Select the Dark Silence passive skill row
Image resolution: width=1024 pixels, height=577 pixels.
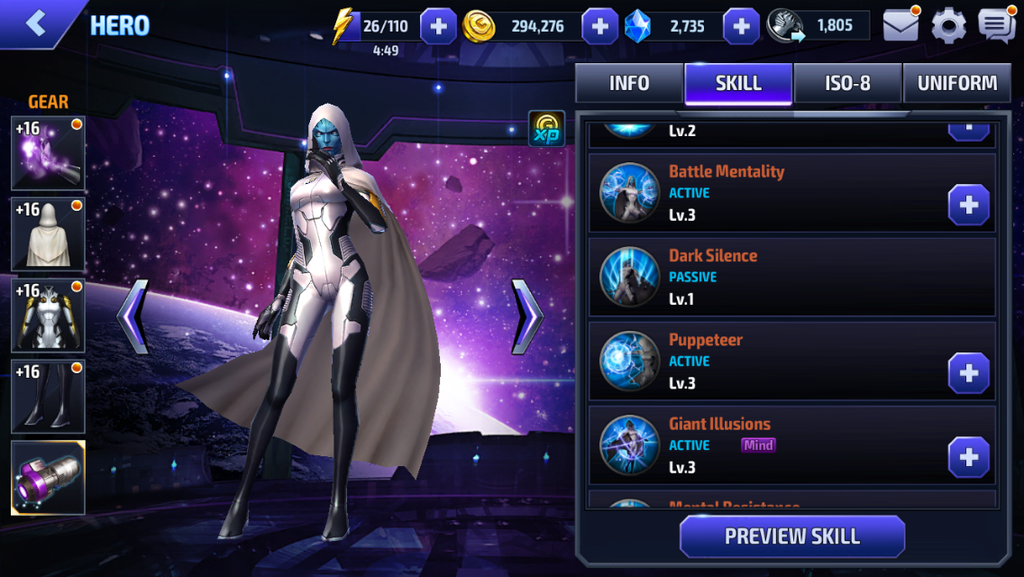[792, 277]
